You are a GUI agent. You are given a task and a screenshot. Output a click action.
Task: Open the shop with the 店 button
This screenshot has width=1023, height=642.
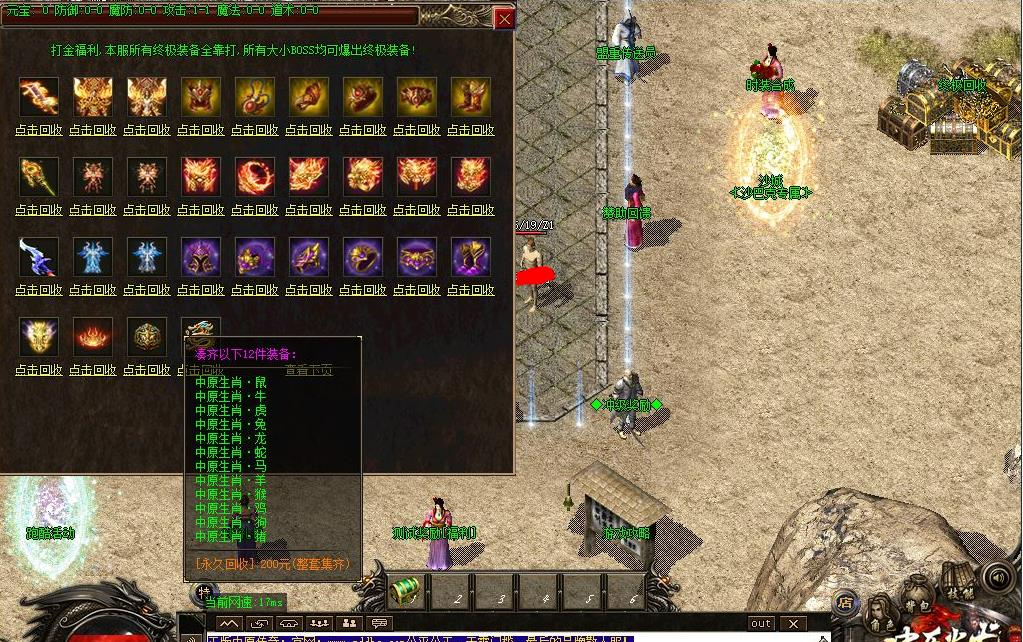845,601
